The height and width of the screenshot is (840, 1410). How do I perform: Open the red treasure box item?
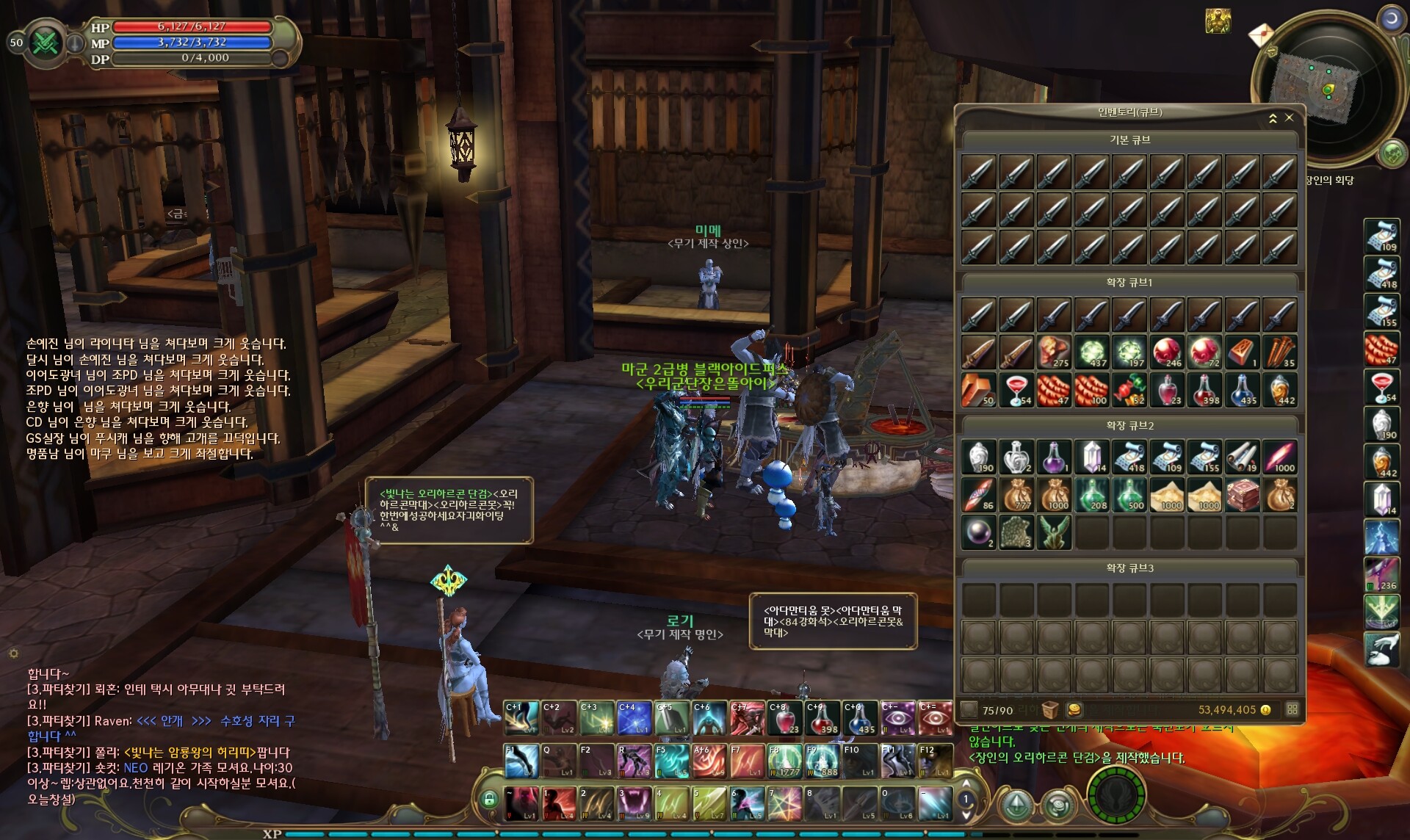point(1242,495)
